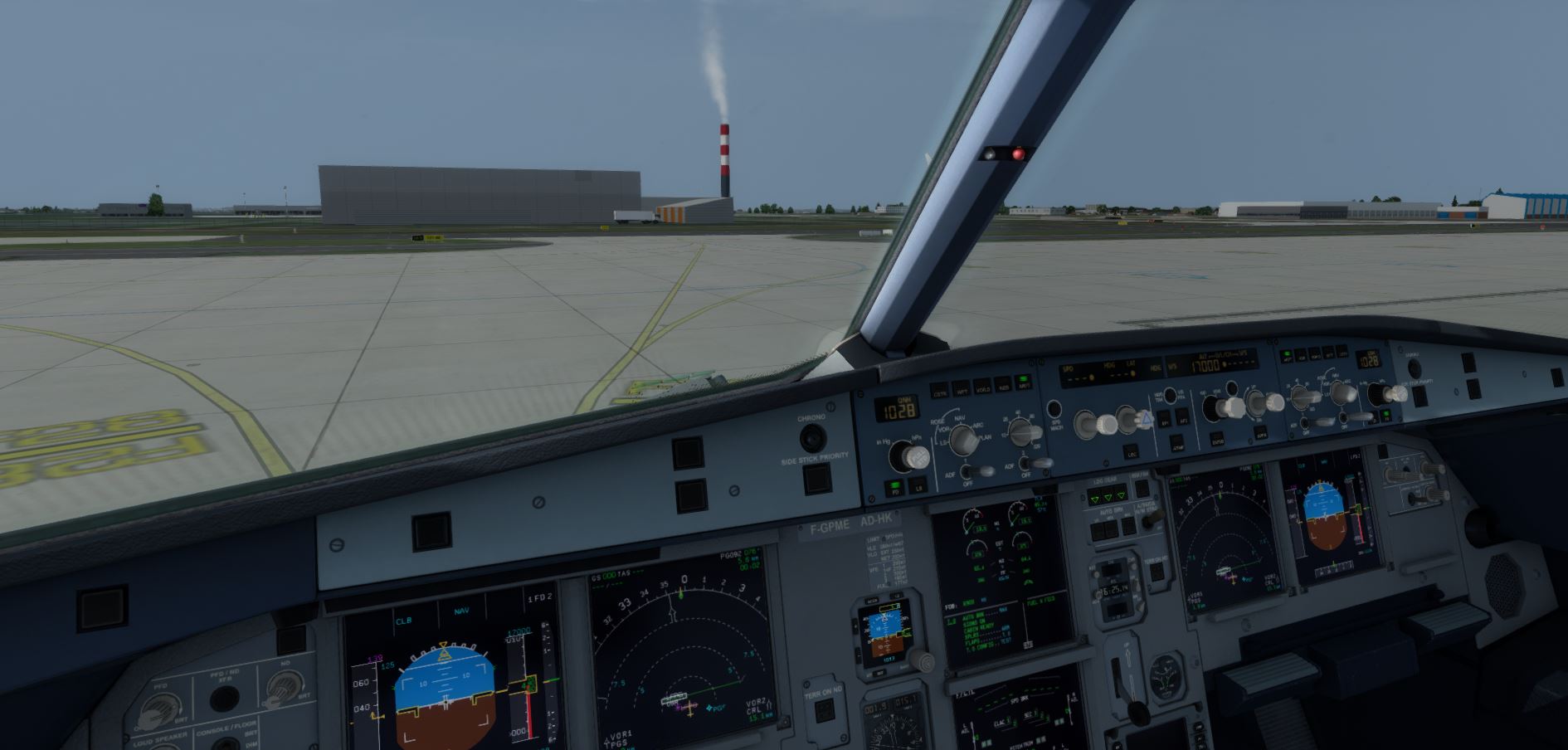The width and height of the screenshot is (1568, 750).
Task: Toggle the captain's SIDE STICK PRIORITY button
Action: (816, 479)
